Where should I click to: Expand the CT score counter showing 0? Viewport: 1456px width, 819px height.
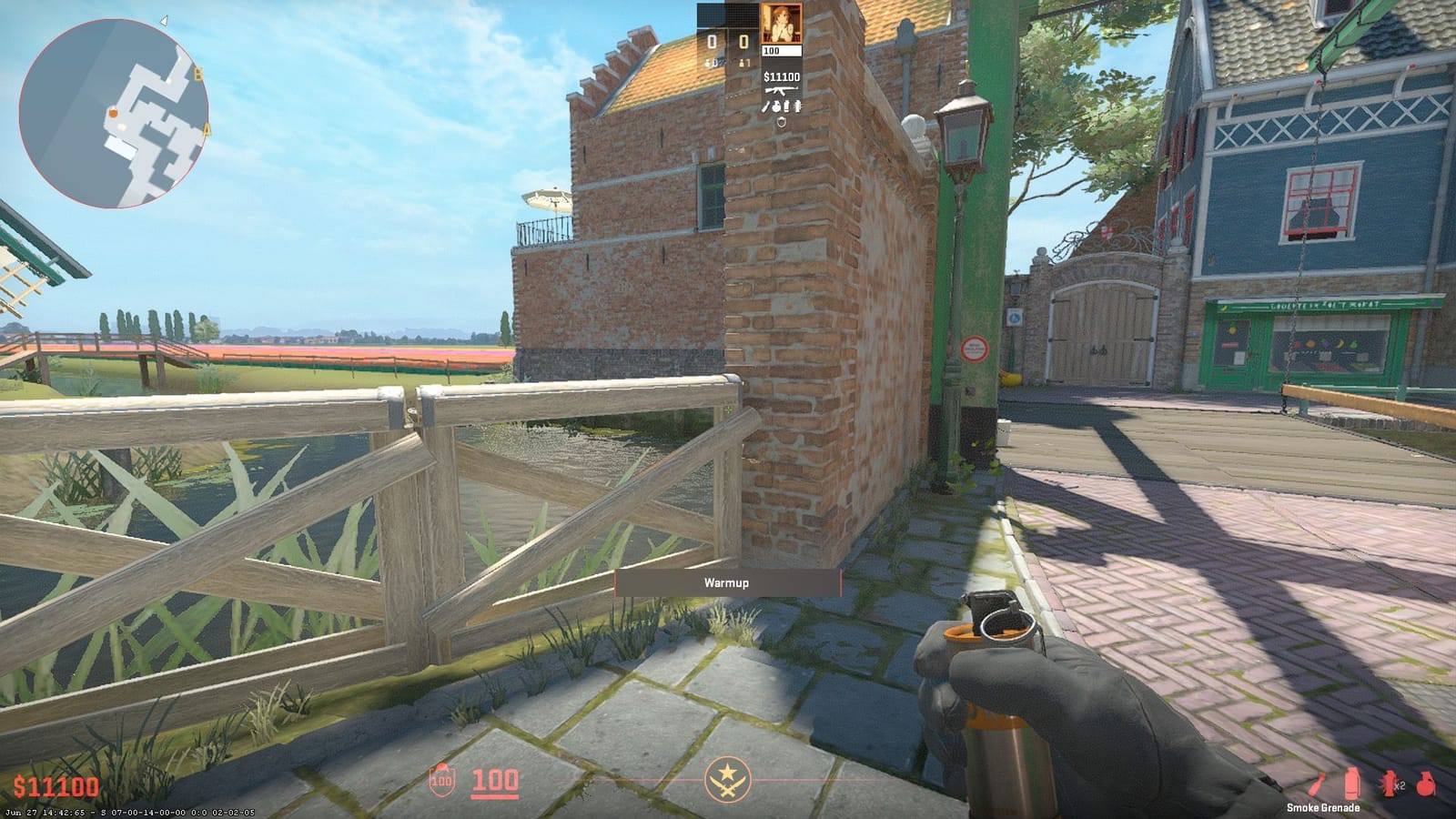(712, 39)
